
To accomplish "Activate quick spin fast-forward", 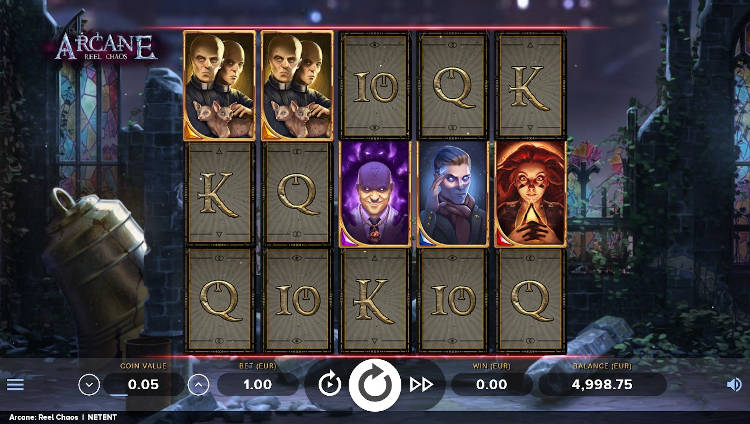I will pos(421,384).
